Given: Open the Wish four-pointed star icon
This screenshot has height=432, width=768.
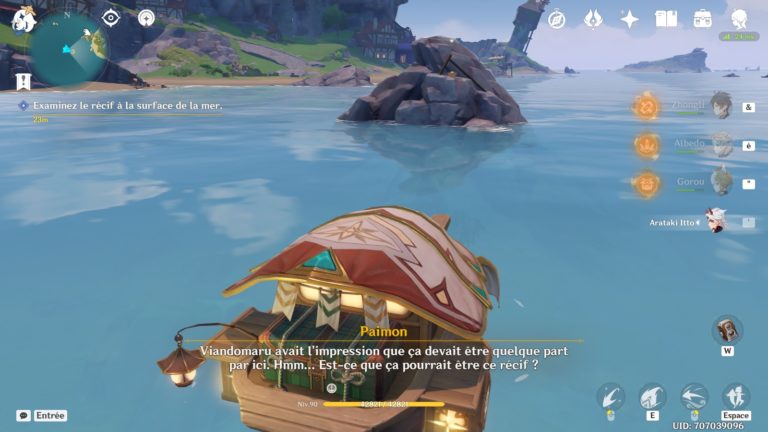Looking at the screenshot, I should pos(629,19).
